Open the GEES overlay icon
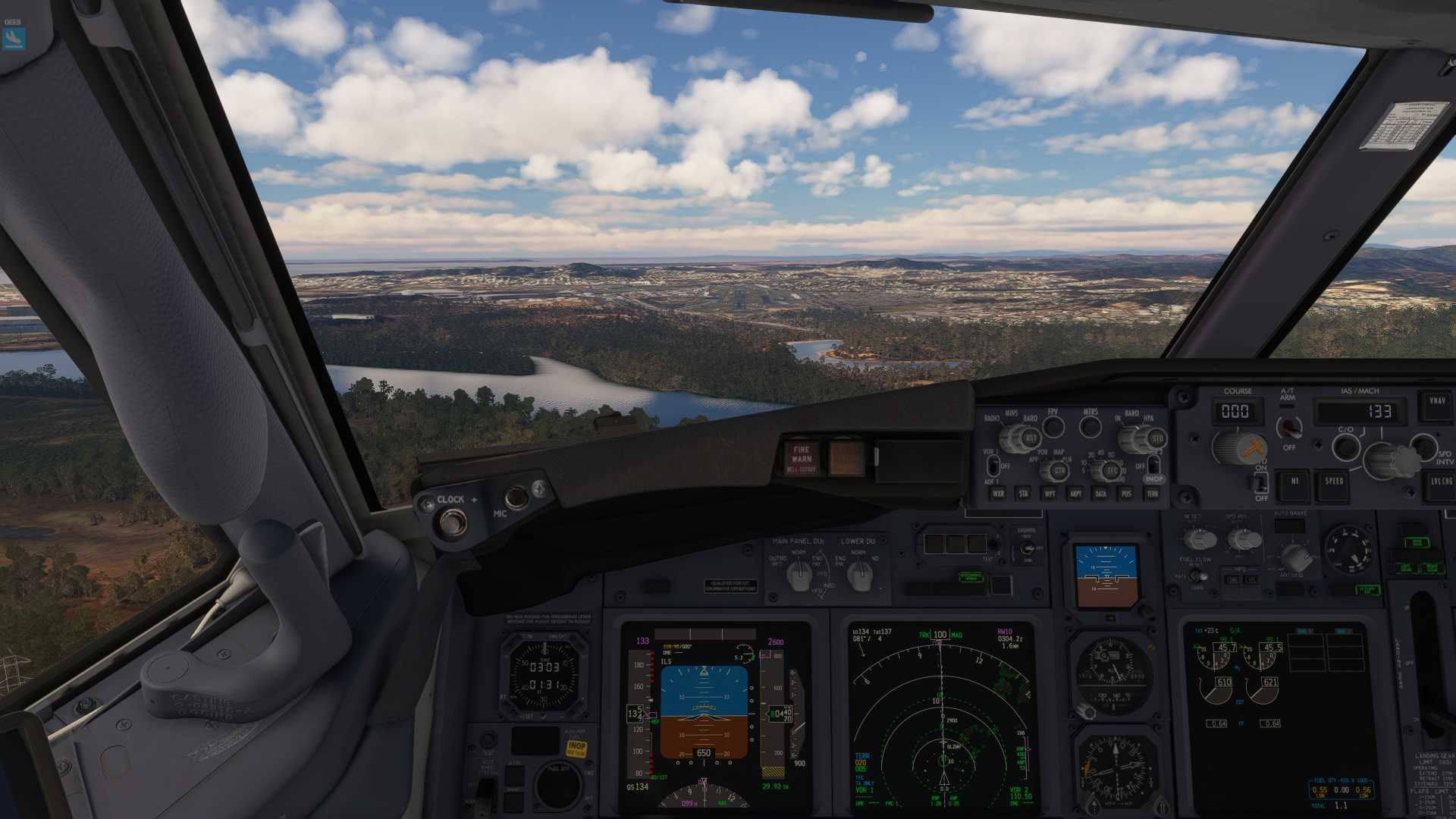 pos(14,36)
